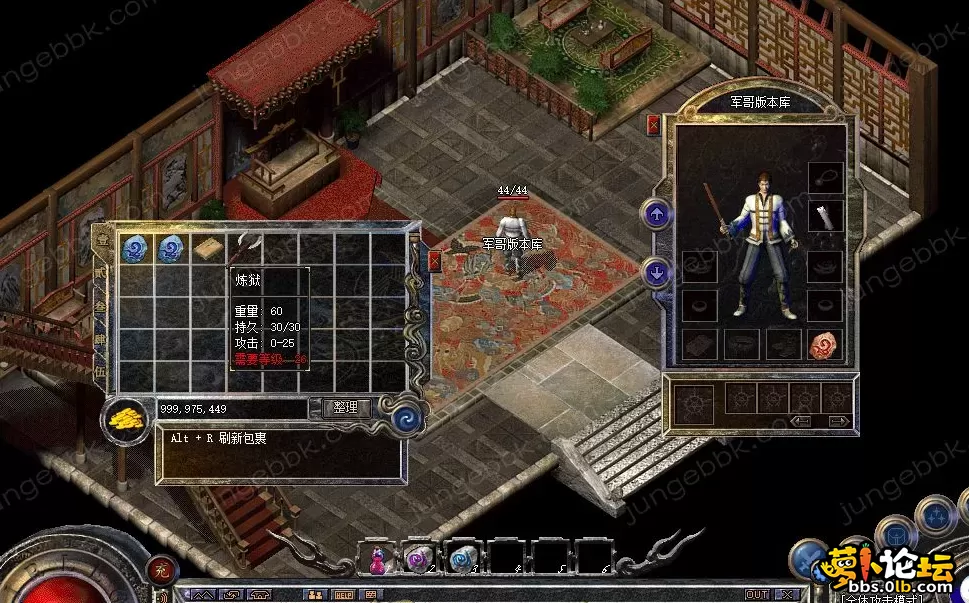Select the 炼狱 axe in the bag
The image size is (969, 603).
(246, 248)
